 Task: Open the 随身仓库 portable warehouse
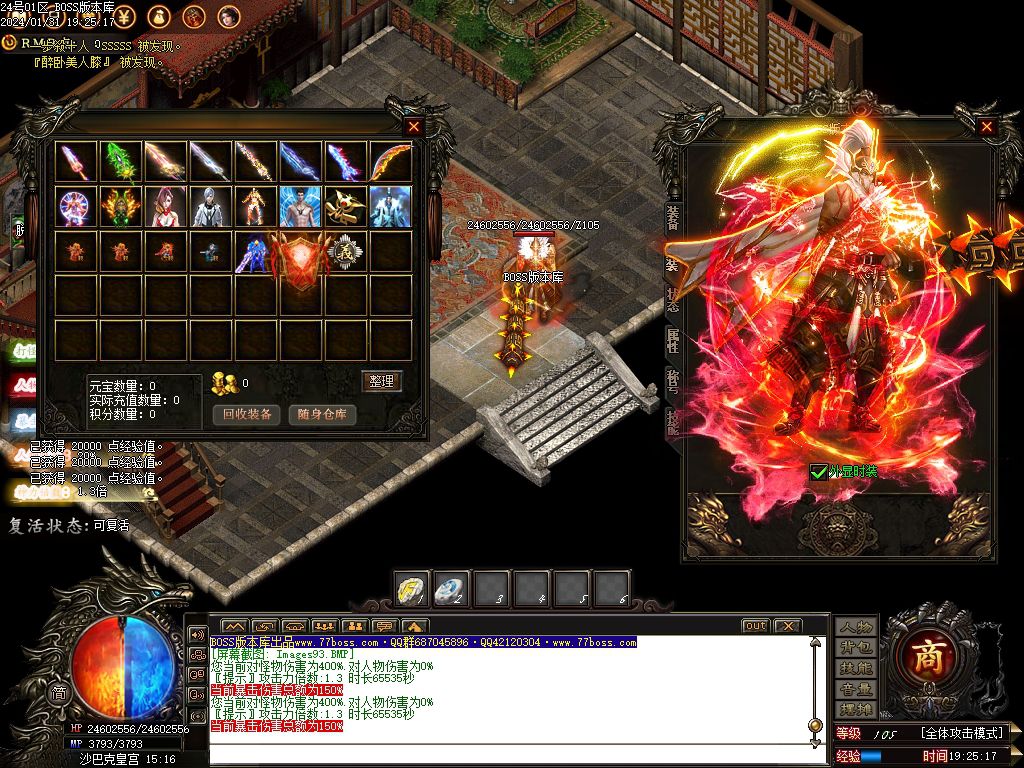(322, 414)
